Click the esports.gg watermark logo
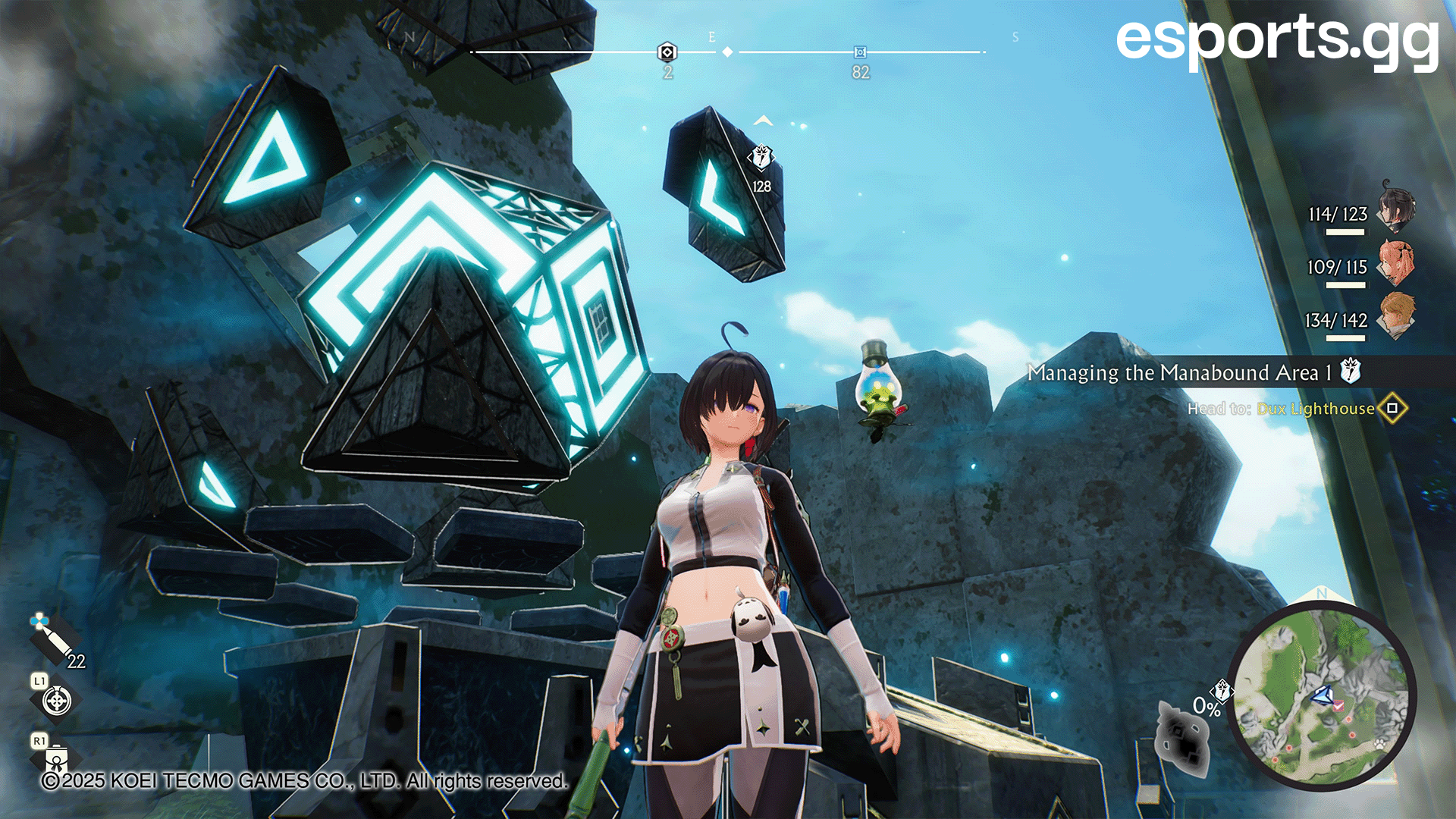 [x=1277, y=39]
